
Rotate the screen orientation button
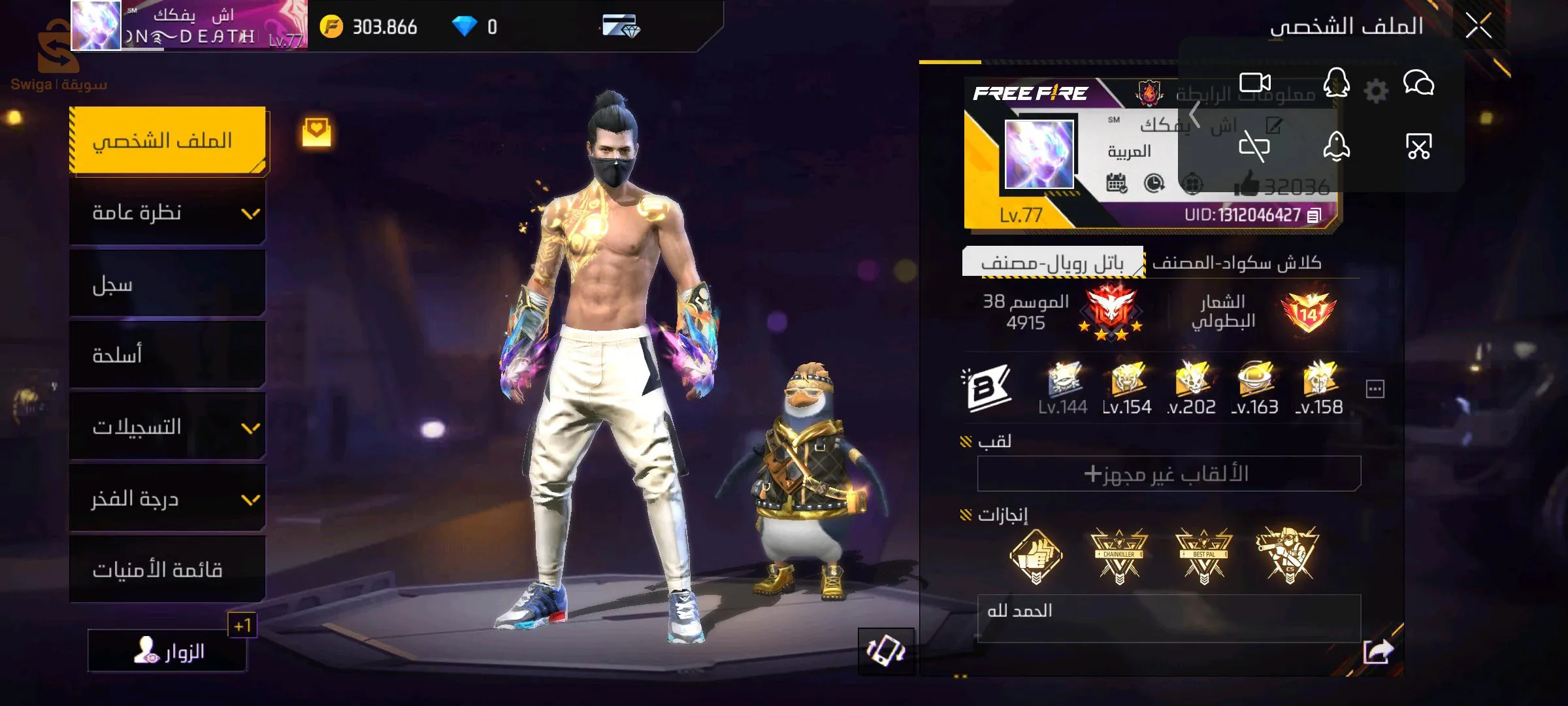886,651
